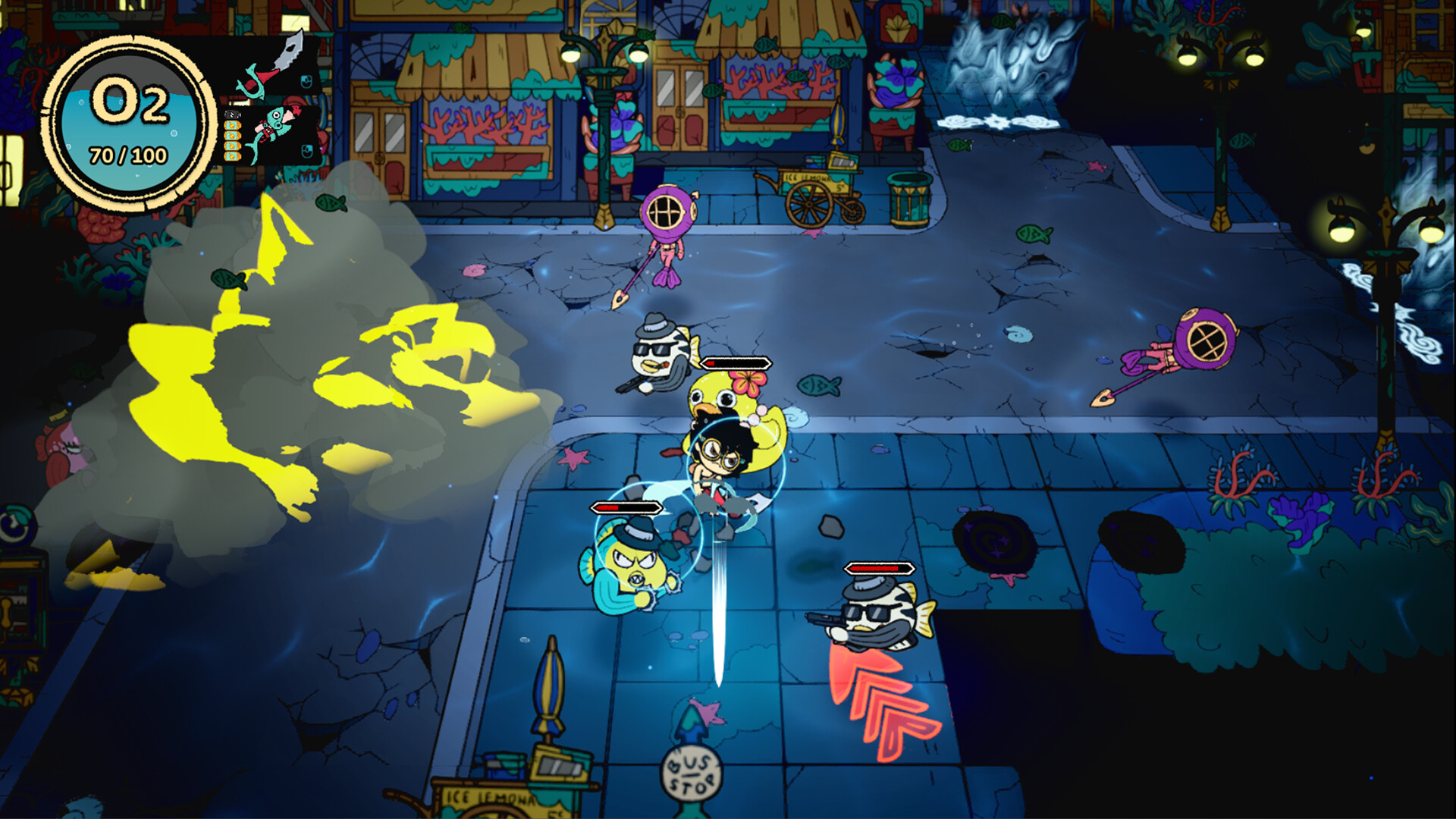Click the Bus Stop sign
1456x819 pixels.
click(x=690, y=773)
